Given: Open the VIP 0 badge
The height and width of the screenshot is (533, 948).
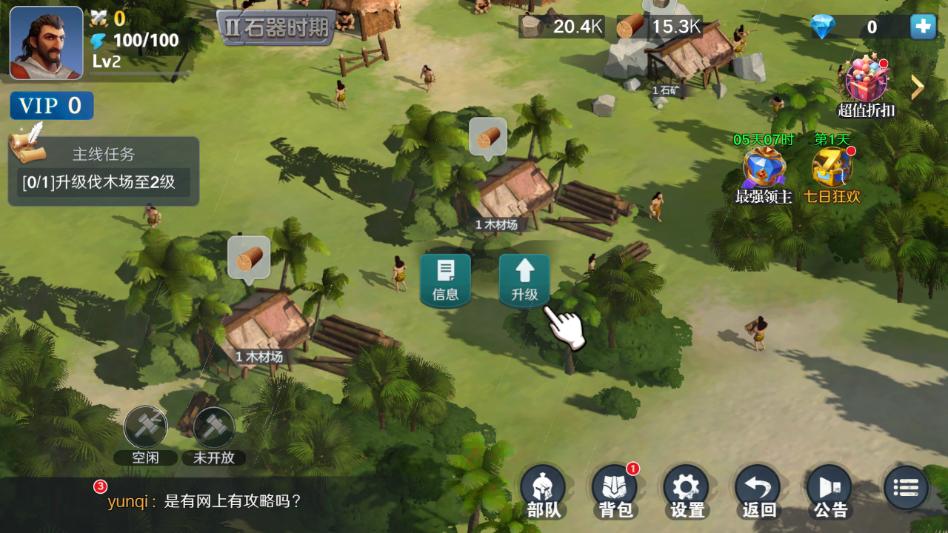Looking at the screenshot, I should point(51,105).
